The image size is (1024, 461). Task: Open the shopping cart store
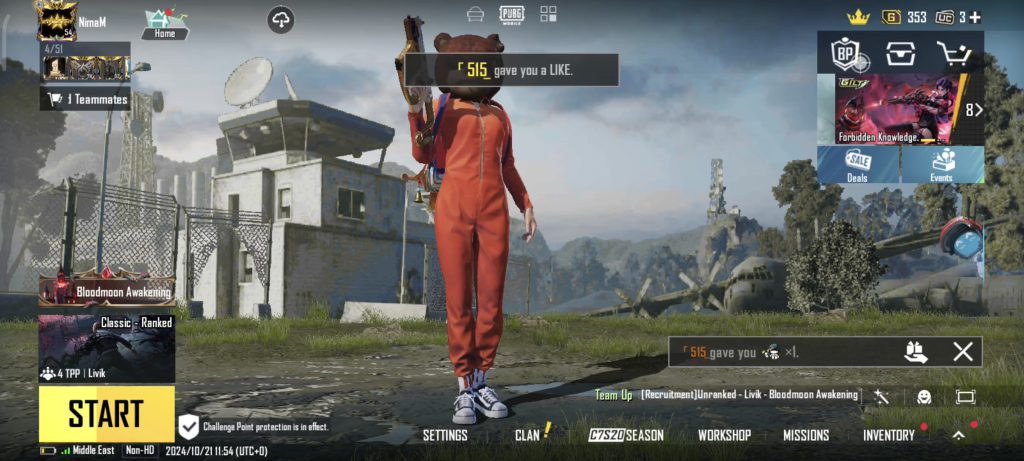point(953,54)
